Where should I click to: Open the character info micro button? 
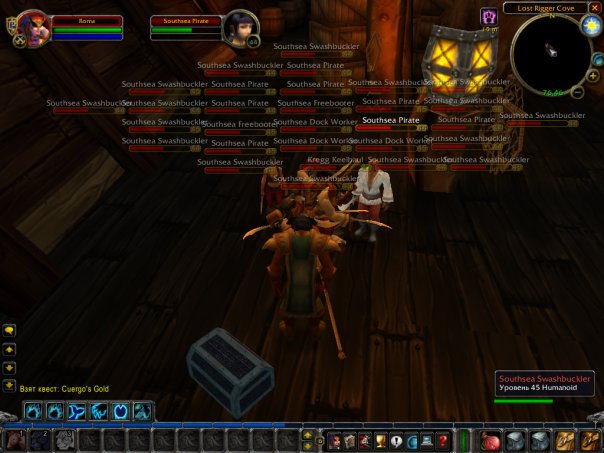pyautogui.click(x=335, y=440)
